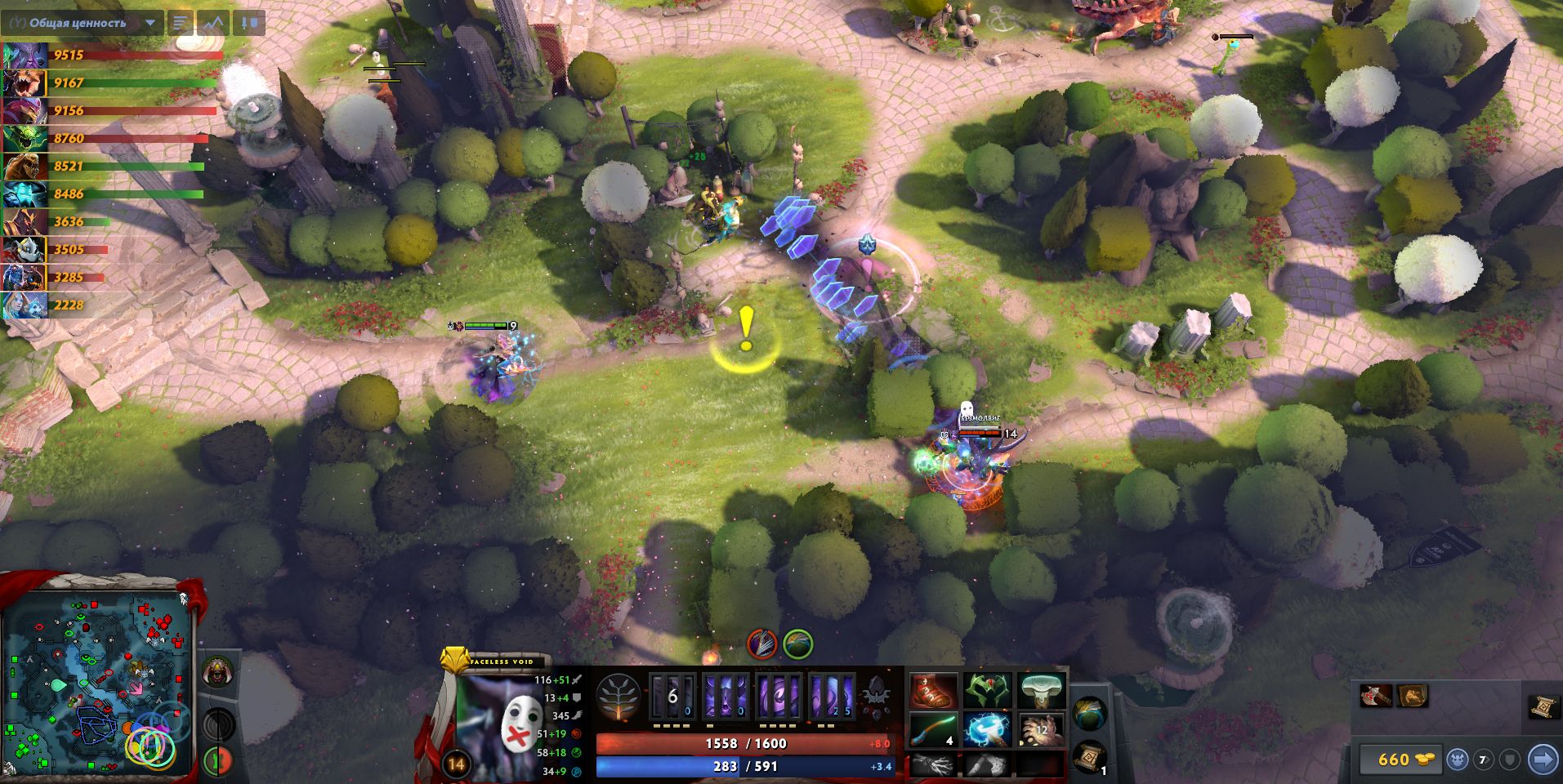Select the green mask item slot

click(988, 692)
